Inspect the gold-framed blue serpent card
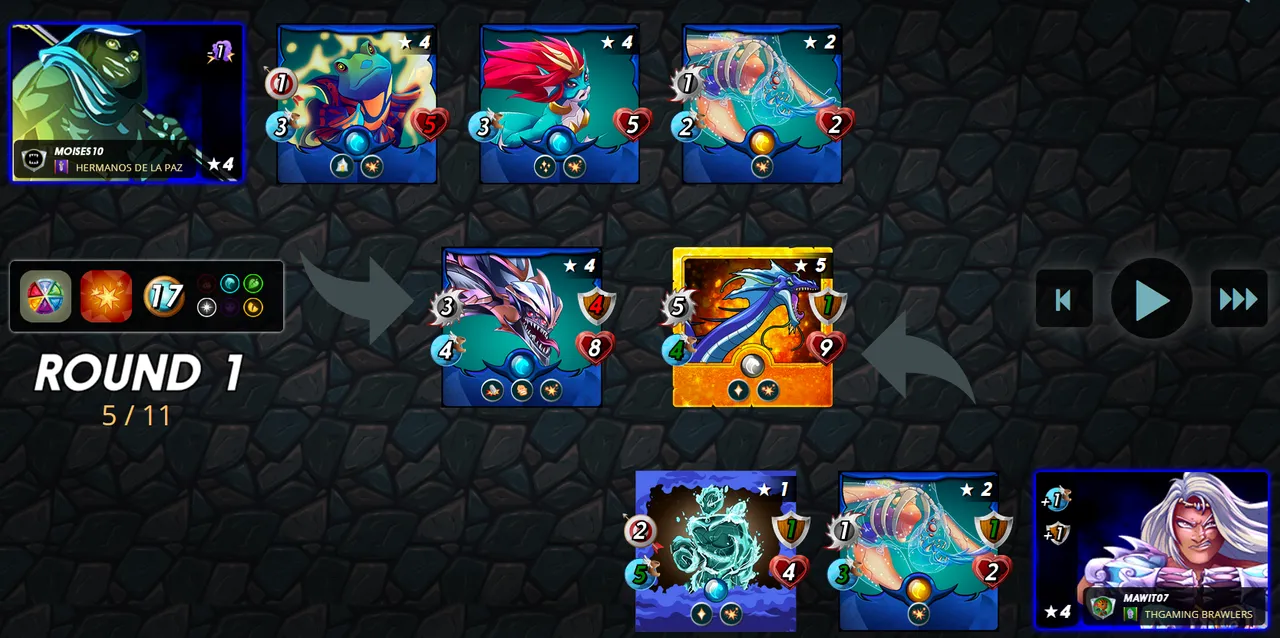 752,326
